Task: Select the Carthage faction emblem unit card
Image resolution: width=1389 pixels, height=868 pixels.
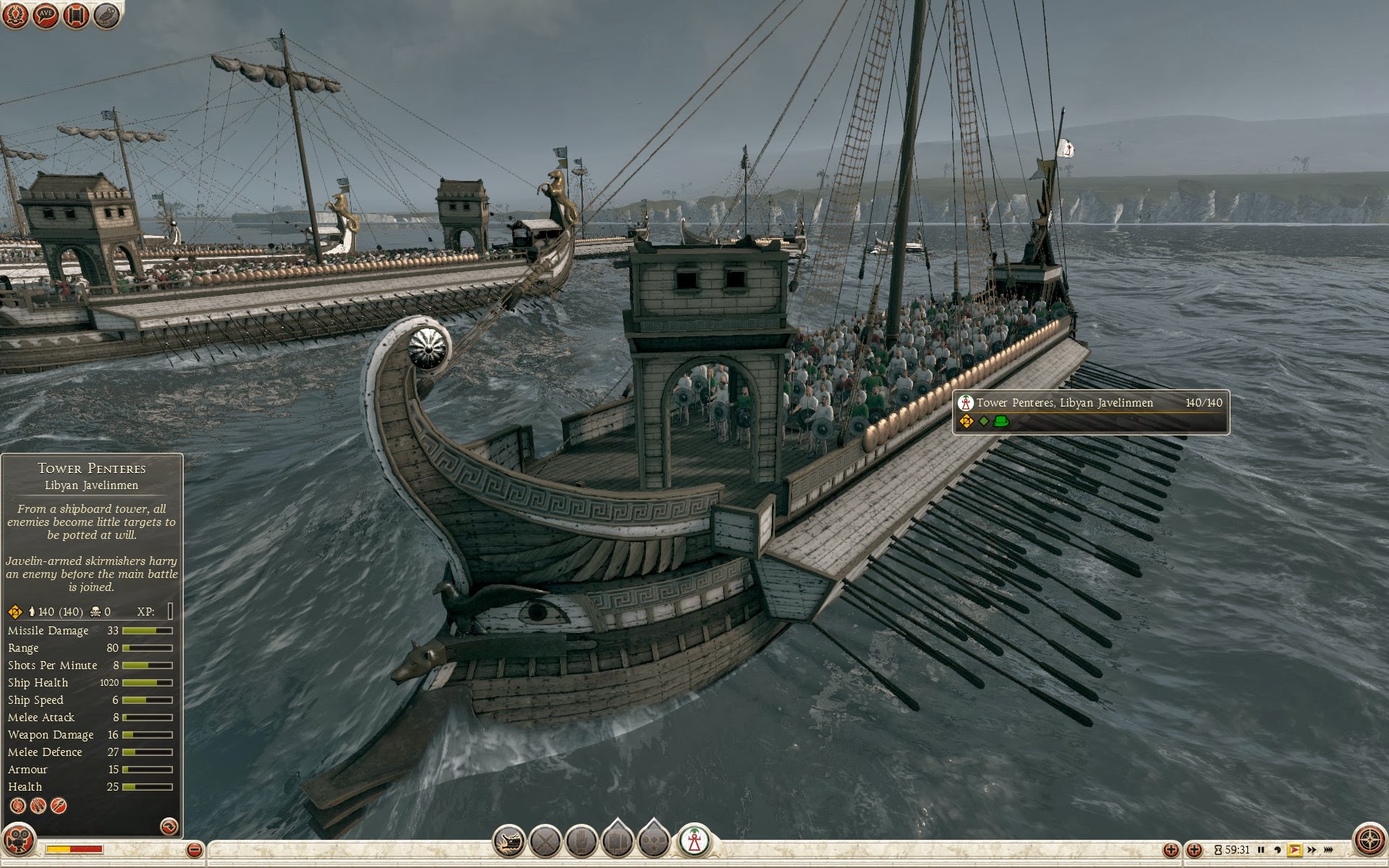Action: tap(694, 841)
